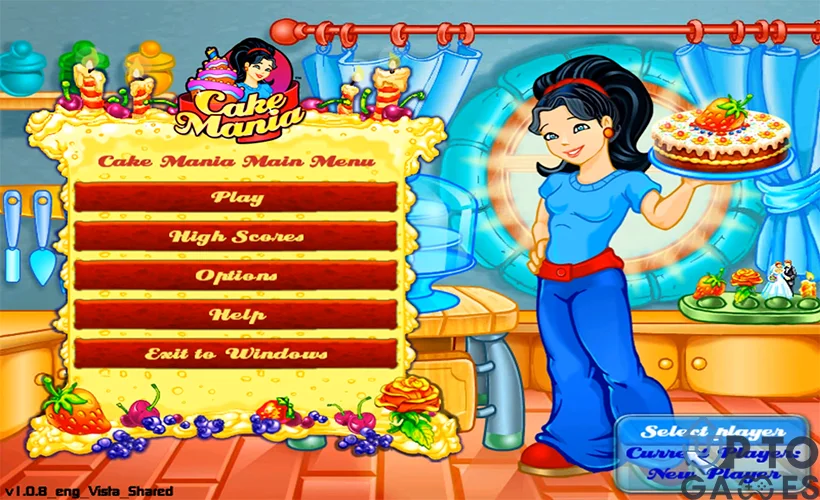
Task: Start the game with Play
Action: click(236, 197)
